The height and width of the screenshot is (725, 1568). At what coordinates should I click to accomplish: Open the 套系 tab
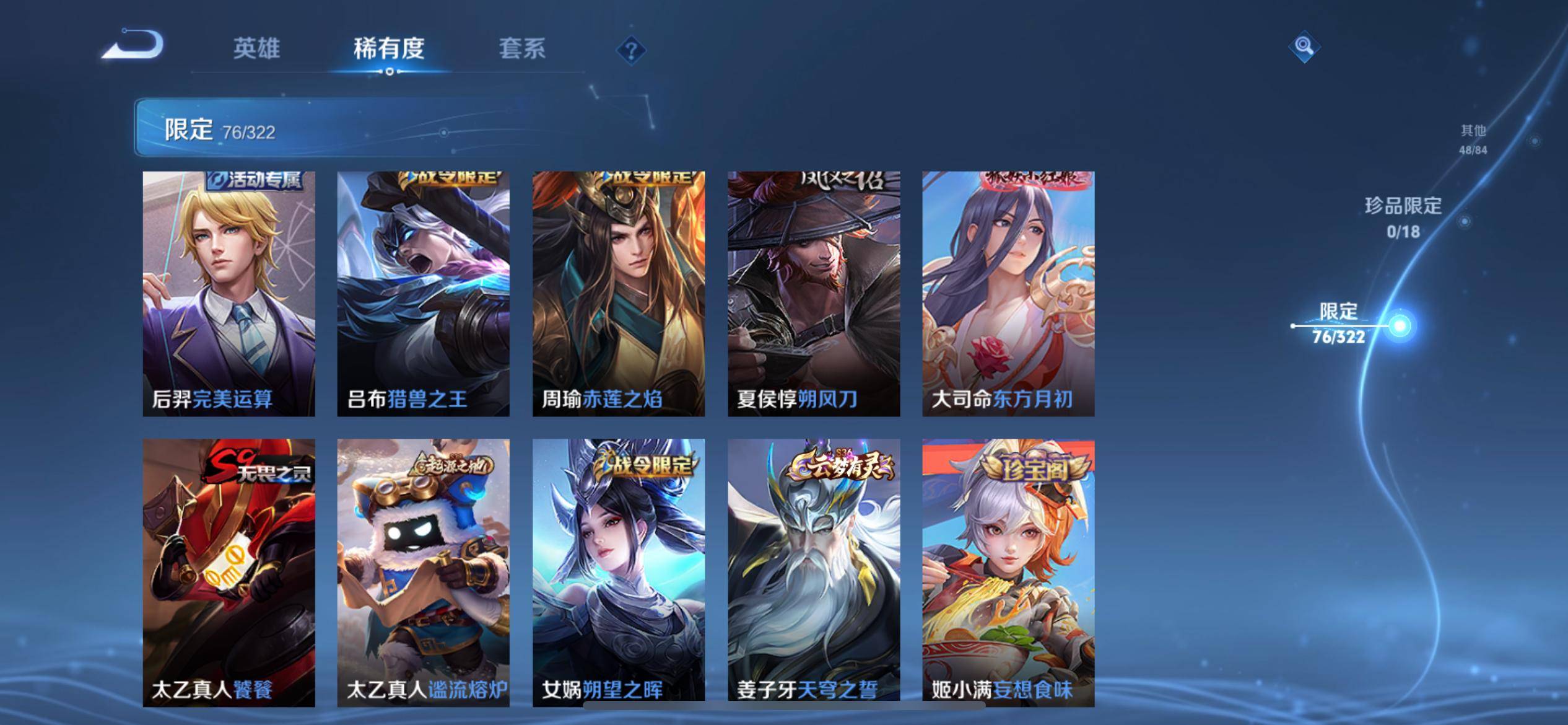521,48
